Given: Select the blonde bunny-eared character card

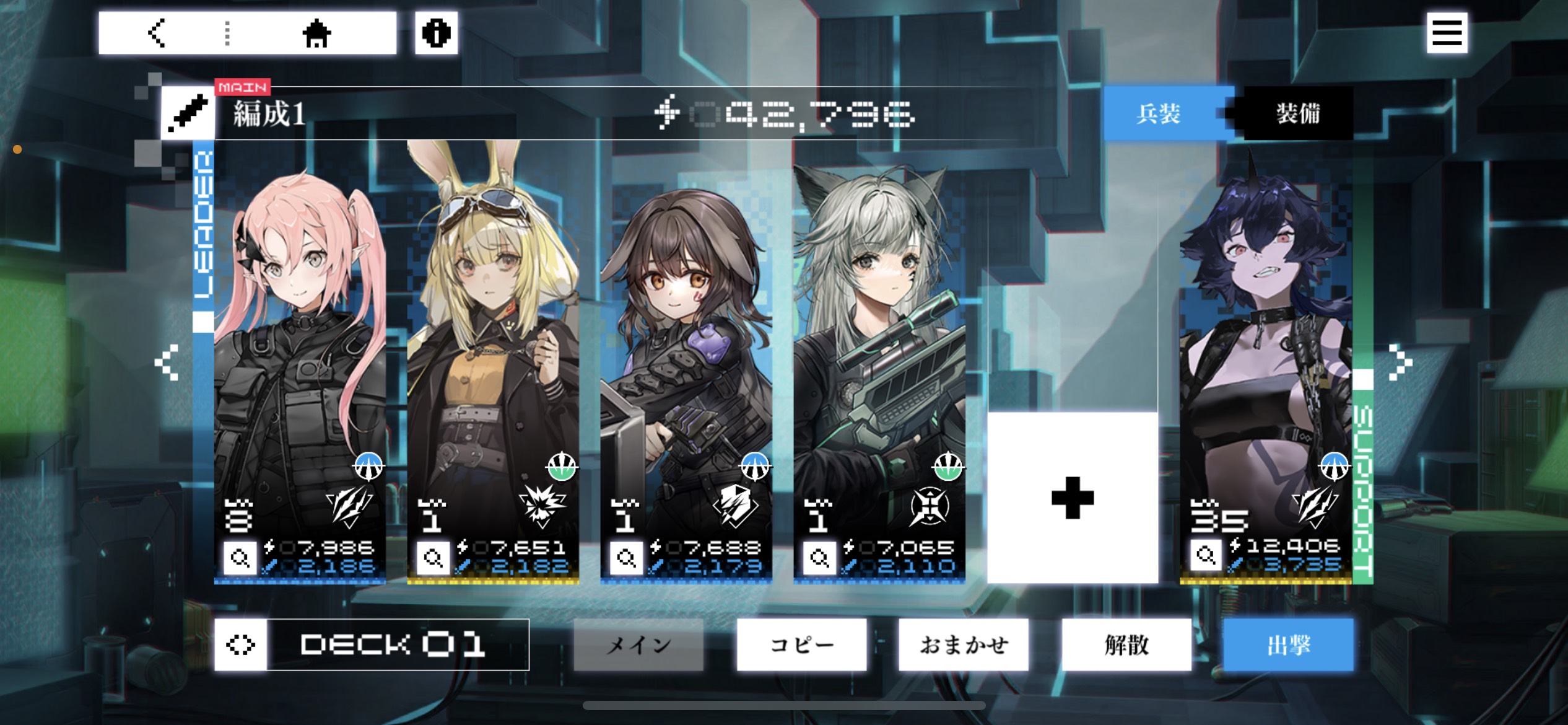Looking at the screenshot, I should [493, 347].
